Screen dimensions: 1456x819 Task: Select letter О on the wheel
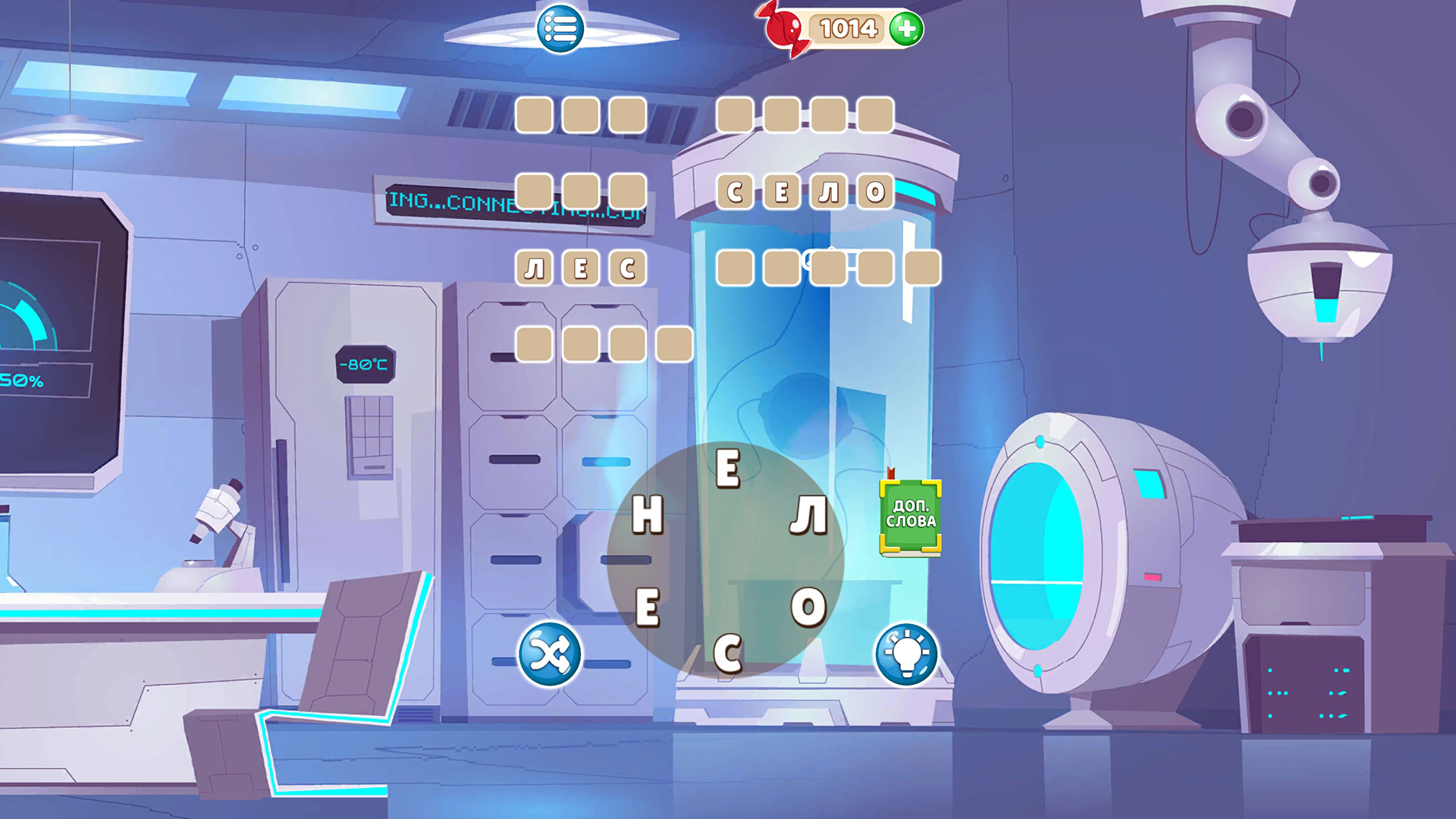pyautogui.click(x=808, y=607)
